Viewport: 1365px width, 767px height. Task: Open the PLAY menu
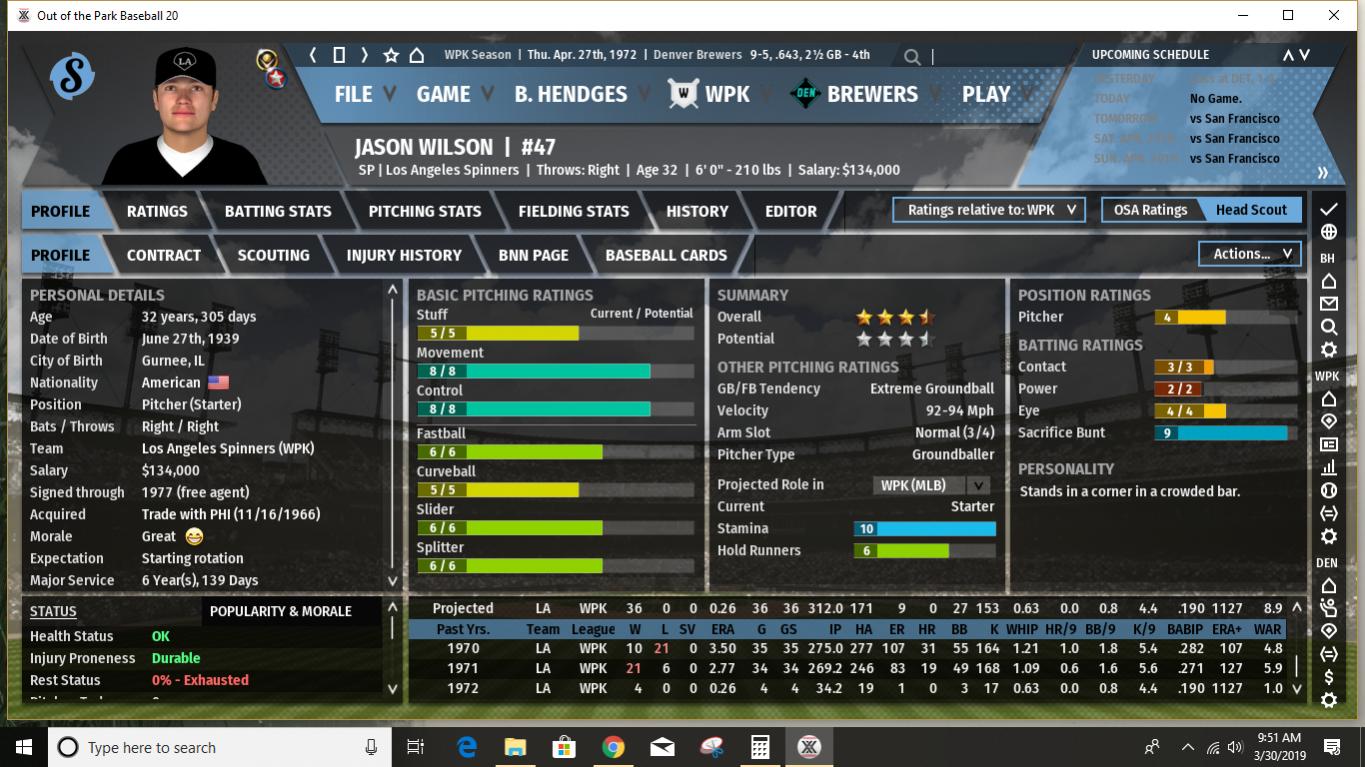[x=986, y=94]
